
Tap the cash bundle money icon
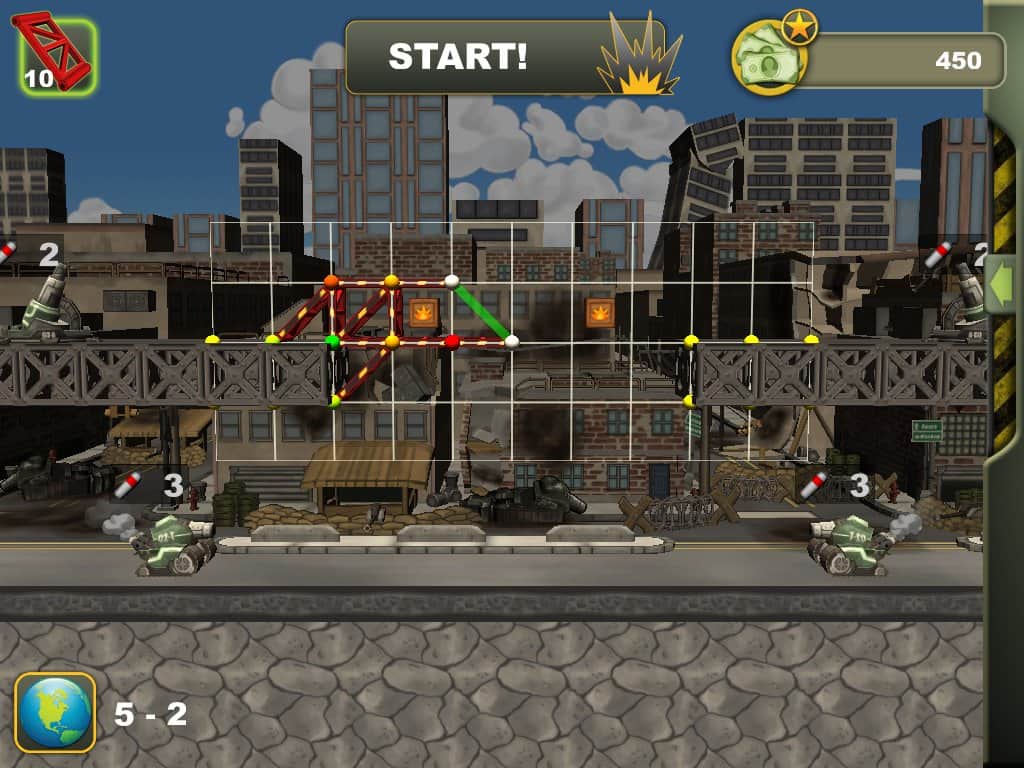point(768,62)
